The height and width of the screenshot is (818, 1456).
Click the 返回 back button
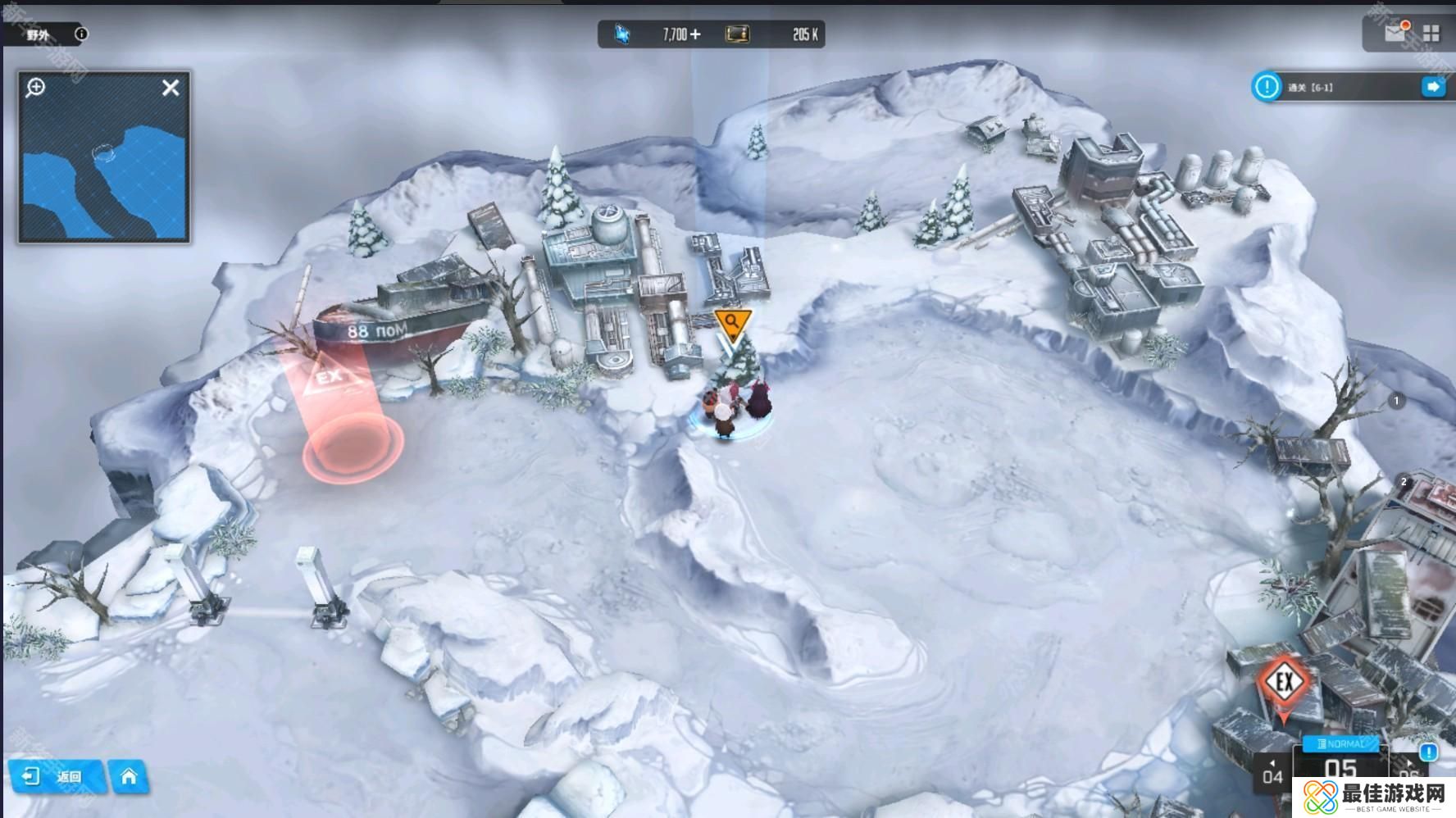pos(57,776)
